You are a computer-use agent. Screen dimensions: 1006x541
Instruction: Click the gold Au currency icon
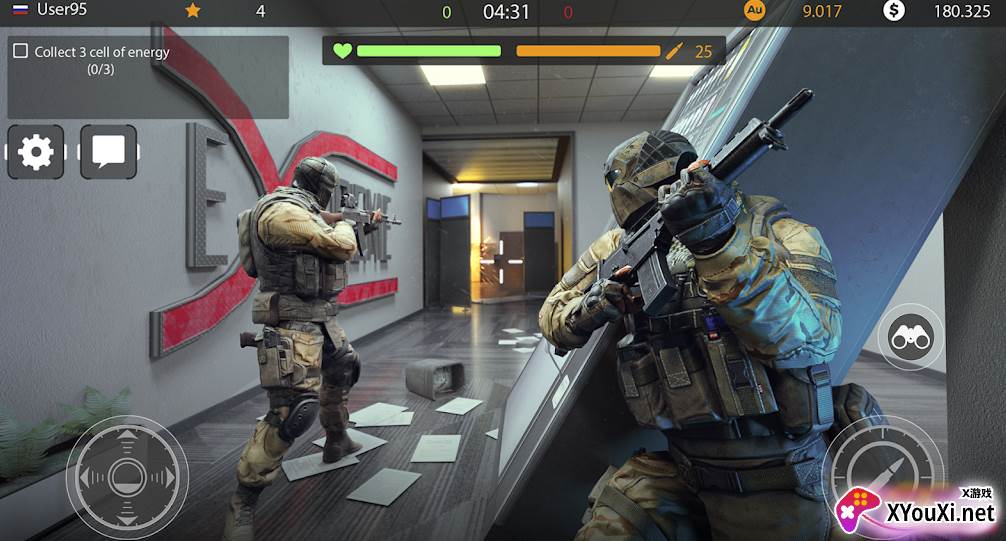755,11
